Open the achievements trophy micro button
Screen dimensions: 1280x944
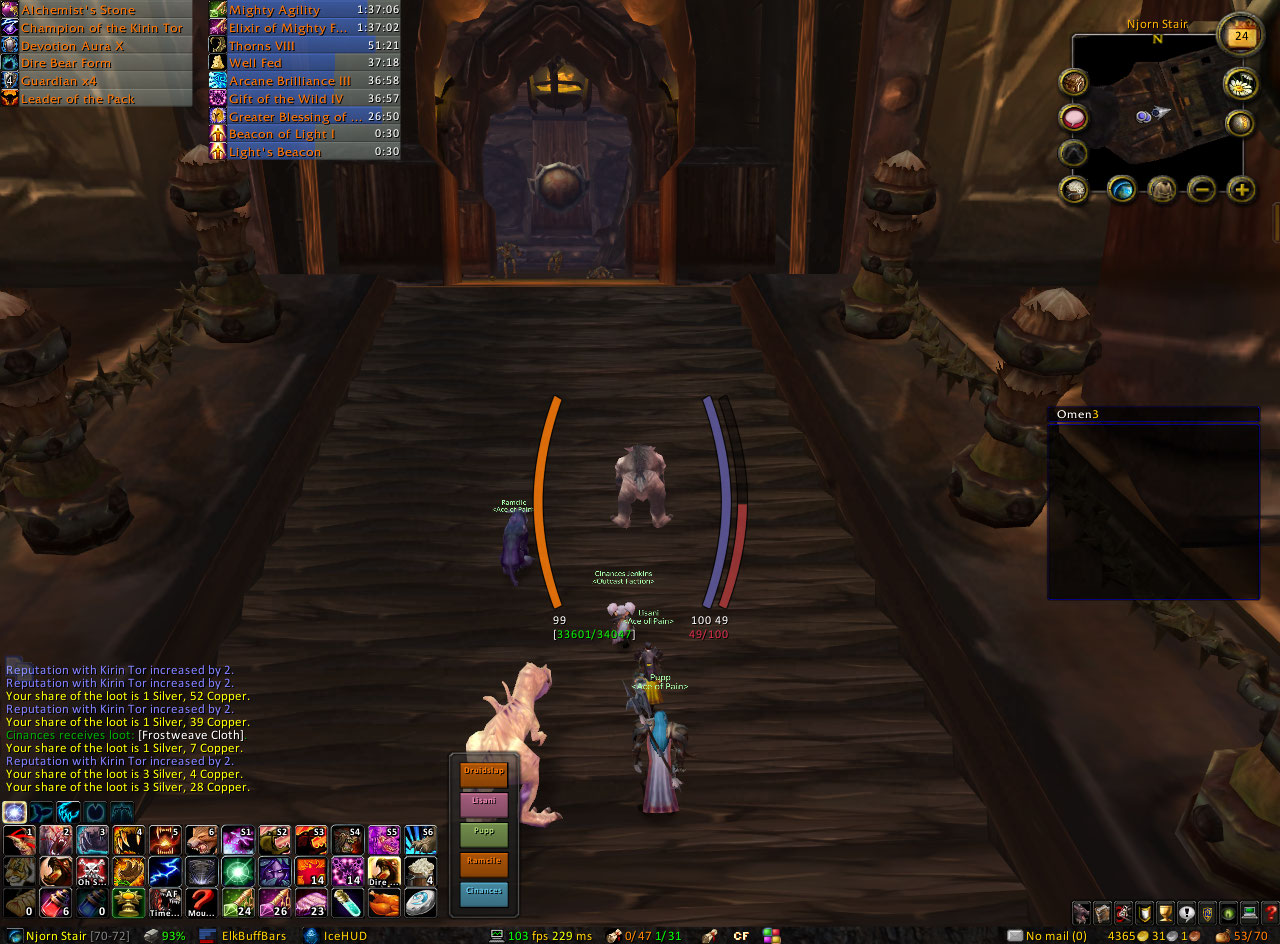pyautogui.click(x=1164, y=912)
